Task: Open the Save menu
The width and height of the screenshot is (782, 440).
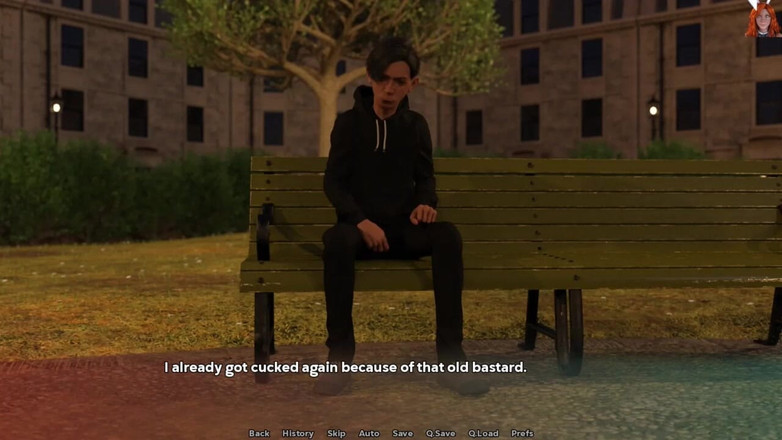Action: (x=402, y=433)
